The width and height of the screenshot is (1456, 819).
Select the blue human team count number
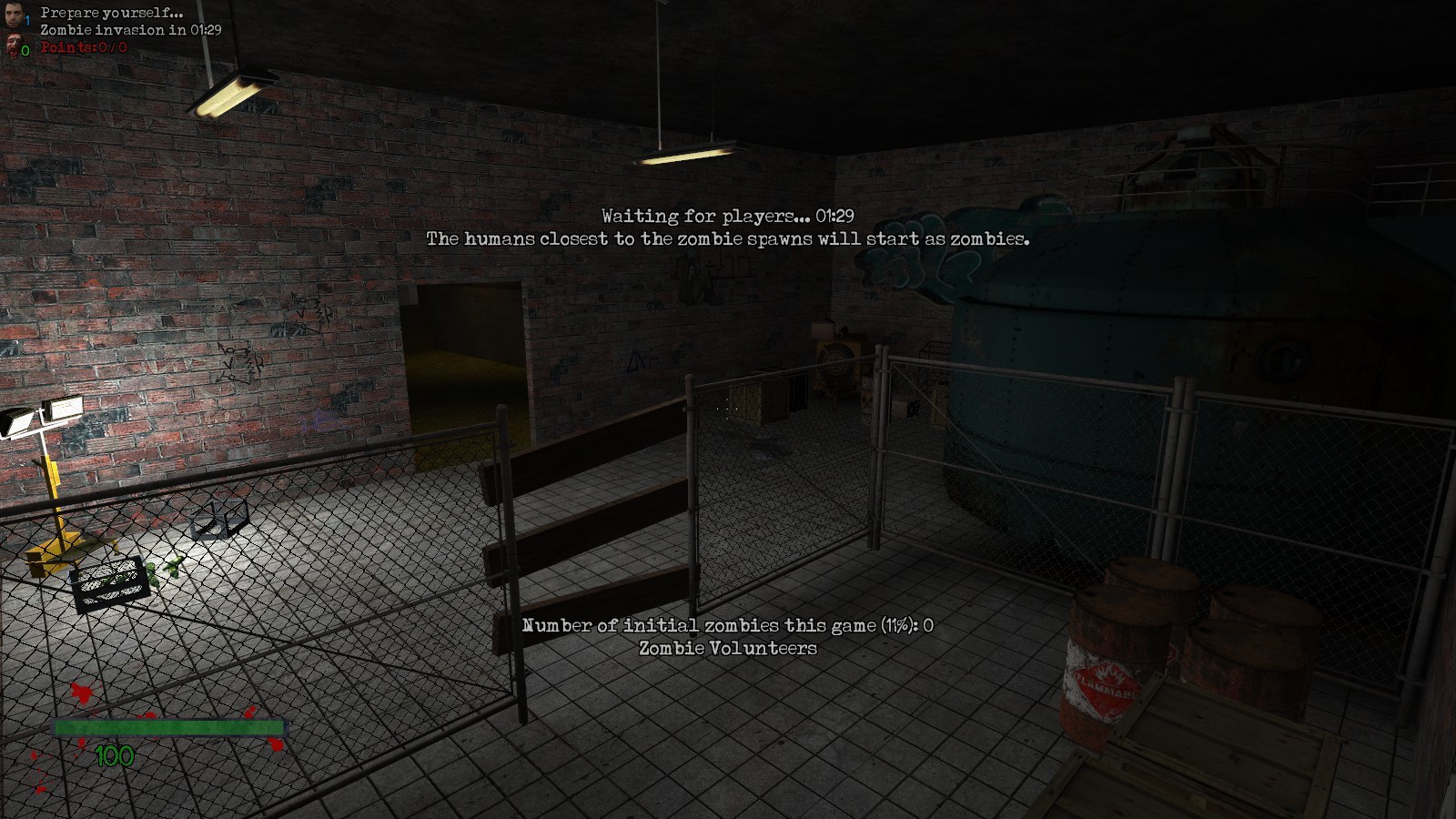pyautogui.click(x=26, y=20)
